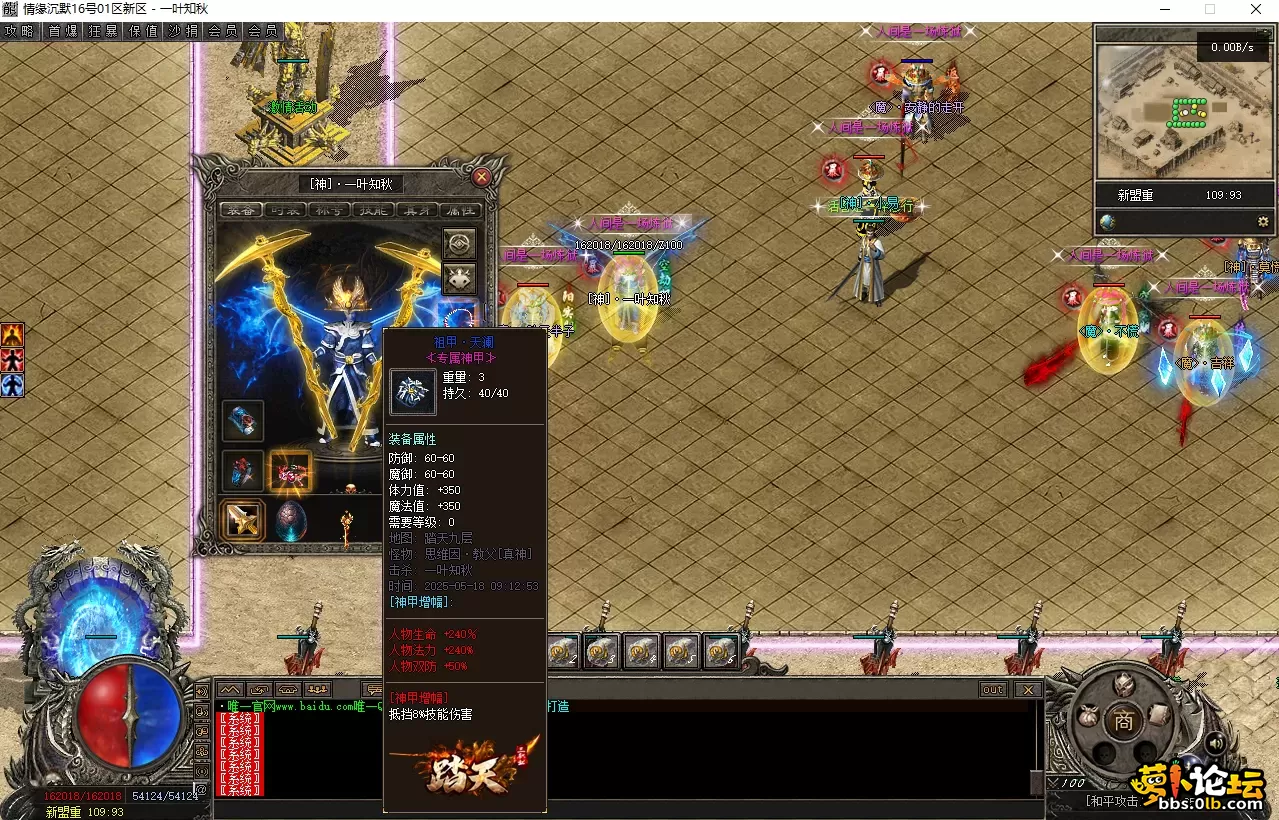Open the 技能 skills tab

pyautogui.click(x=373, y=210)
